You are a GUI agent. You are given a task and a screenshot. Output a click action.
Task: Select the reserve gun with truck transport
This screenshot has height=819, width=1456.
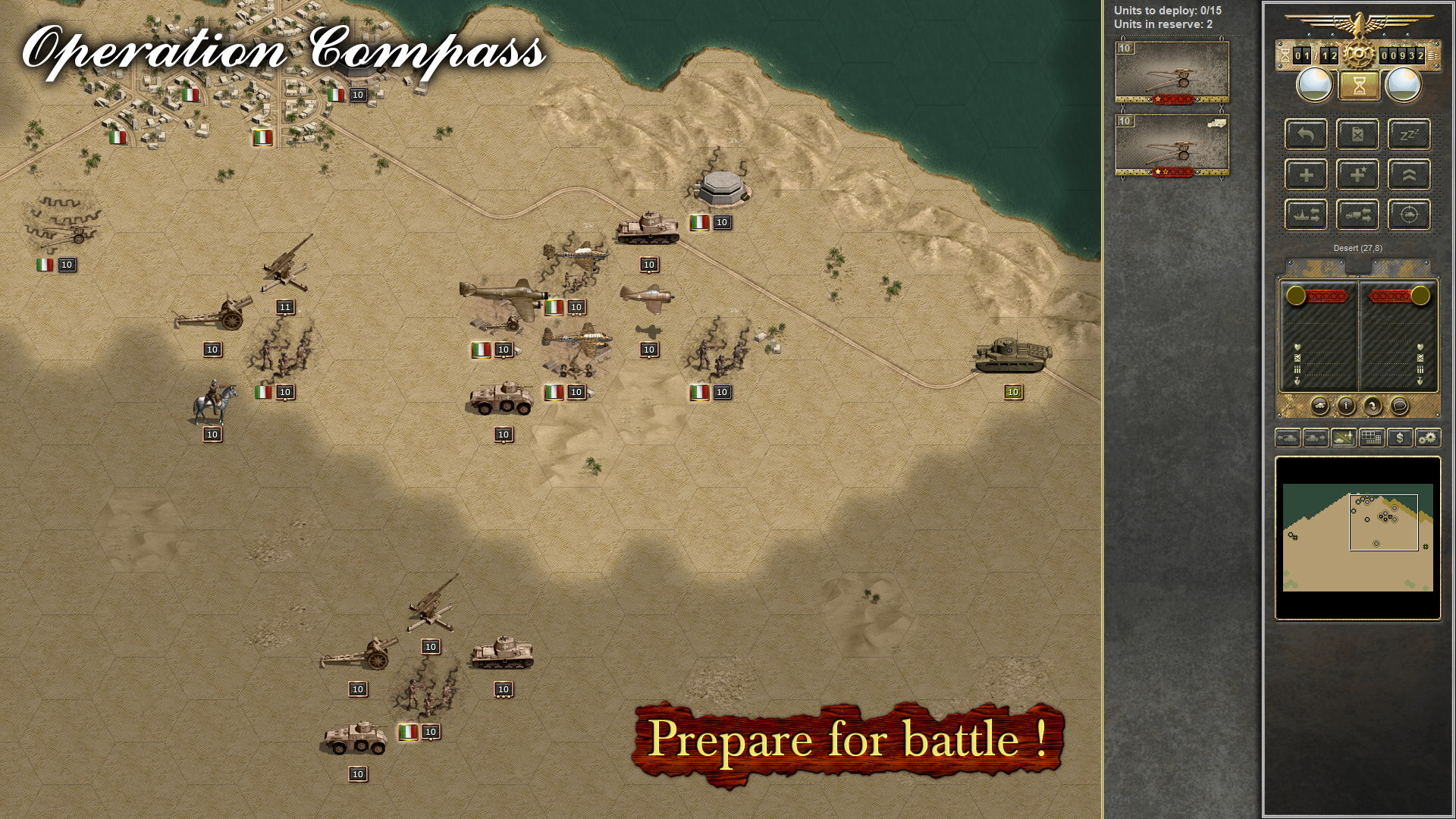coord(1172,146)
